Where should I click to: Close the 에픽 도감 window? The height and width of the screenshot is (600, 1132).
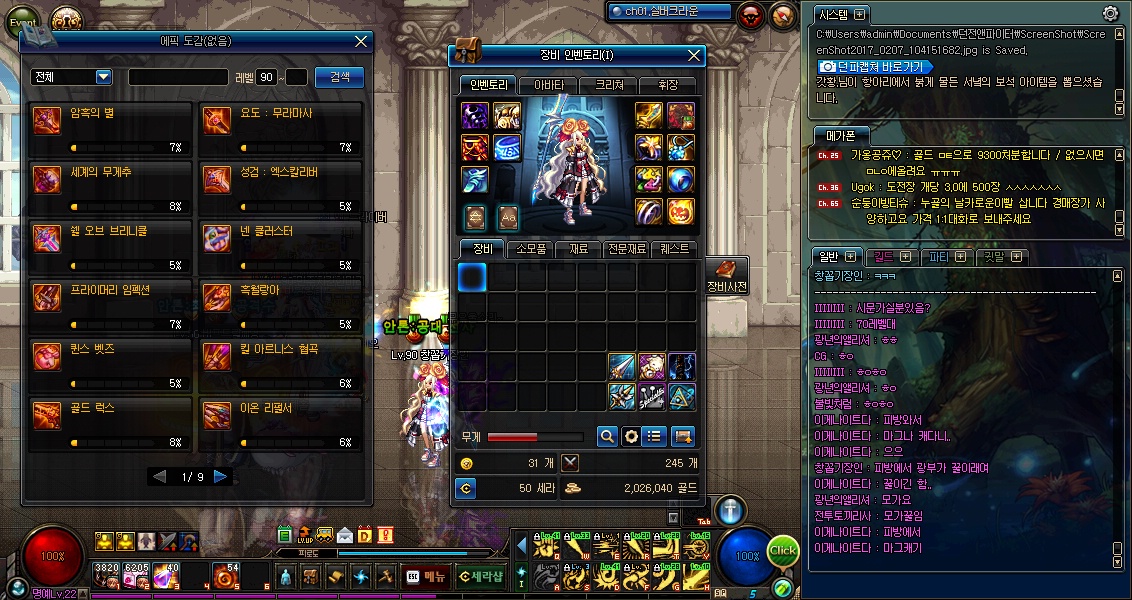click(362, 41)
